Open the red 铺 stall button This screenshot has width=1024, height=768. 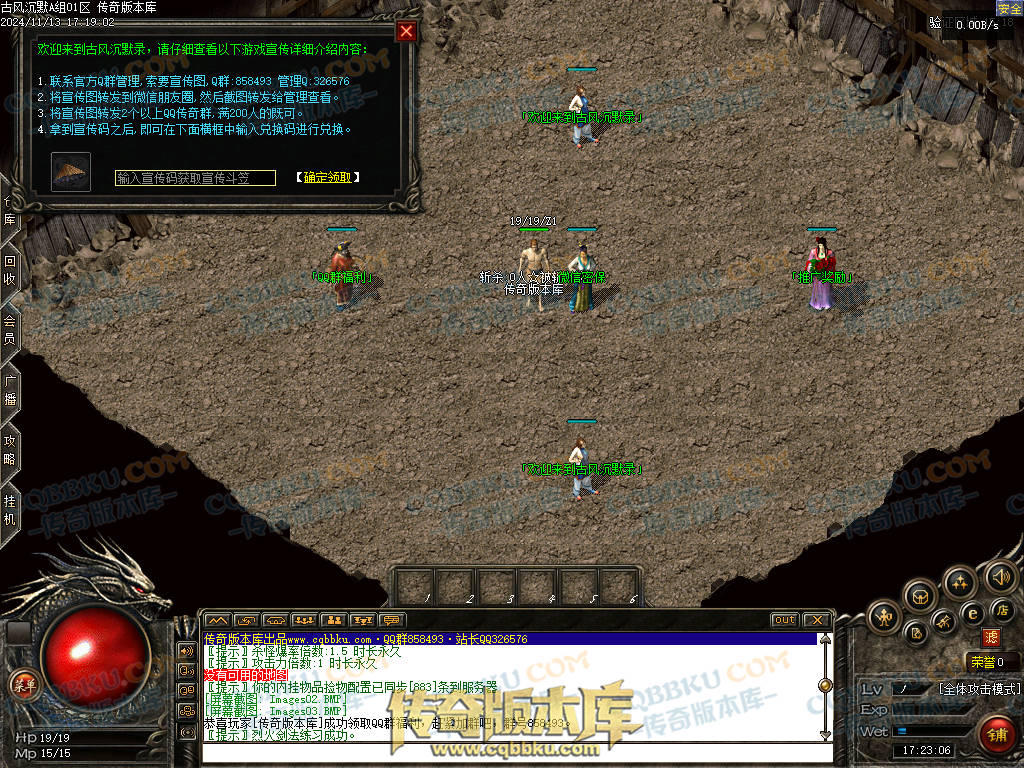pyautogui.click(x=996, y=735)
